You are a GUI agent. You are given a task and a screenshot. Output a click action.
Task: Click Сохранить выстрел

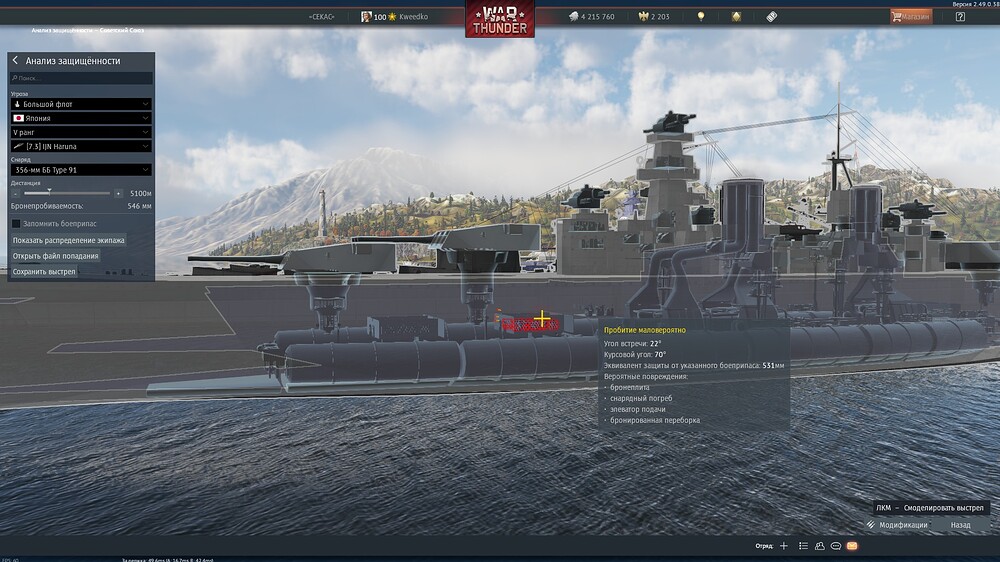(44, 271)
